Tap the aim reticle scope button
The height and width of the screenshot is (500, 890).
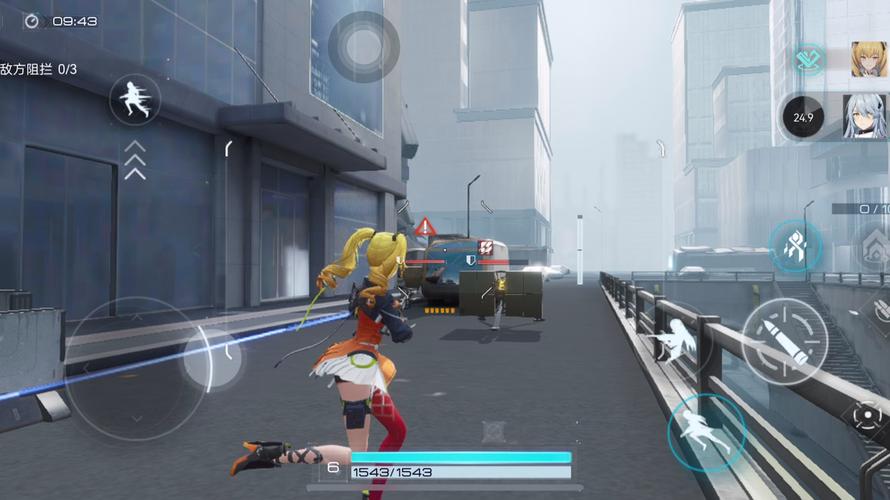coord(866,418)
